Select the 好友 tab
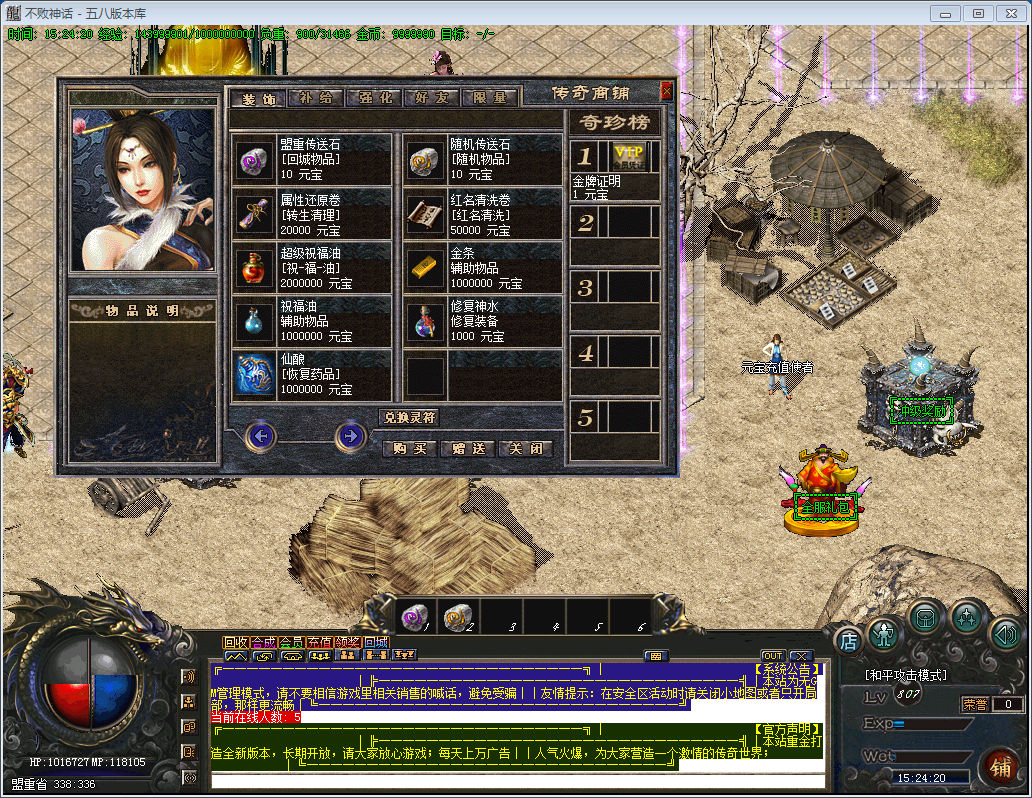The height and width of the screenshot is (798, 1032). coord(432,98)
